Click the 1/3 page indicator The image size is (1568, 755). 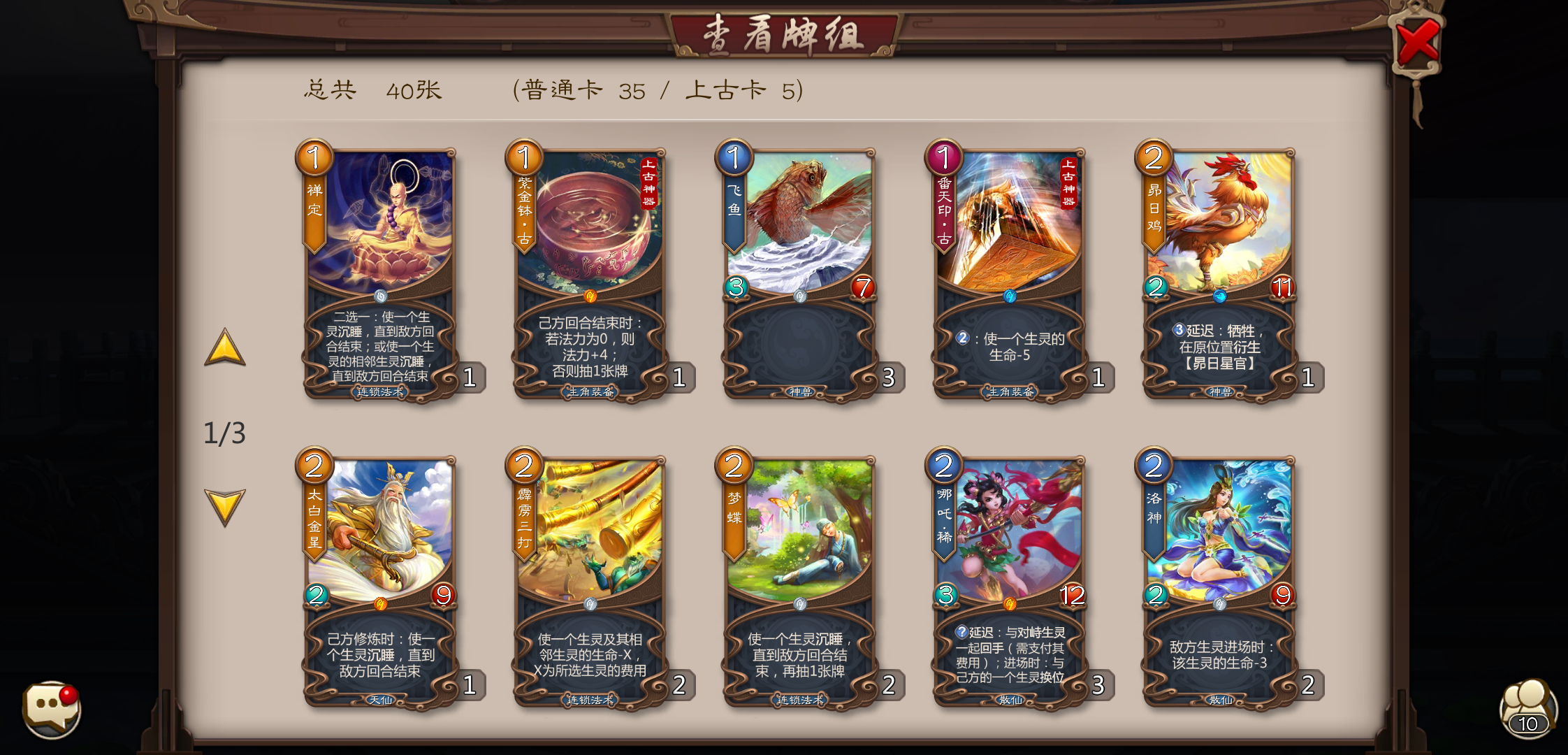[x=224, y=432]
